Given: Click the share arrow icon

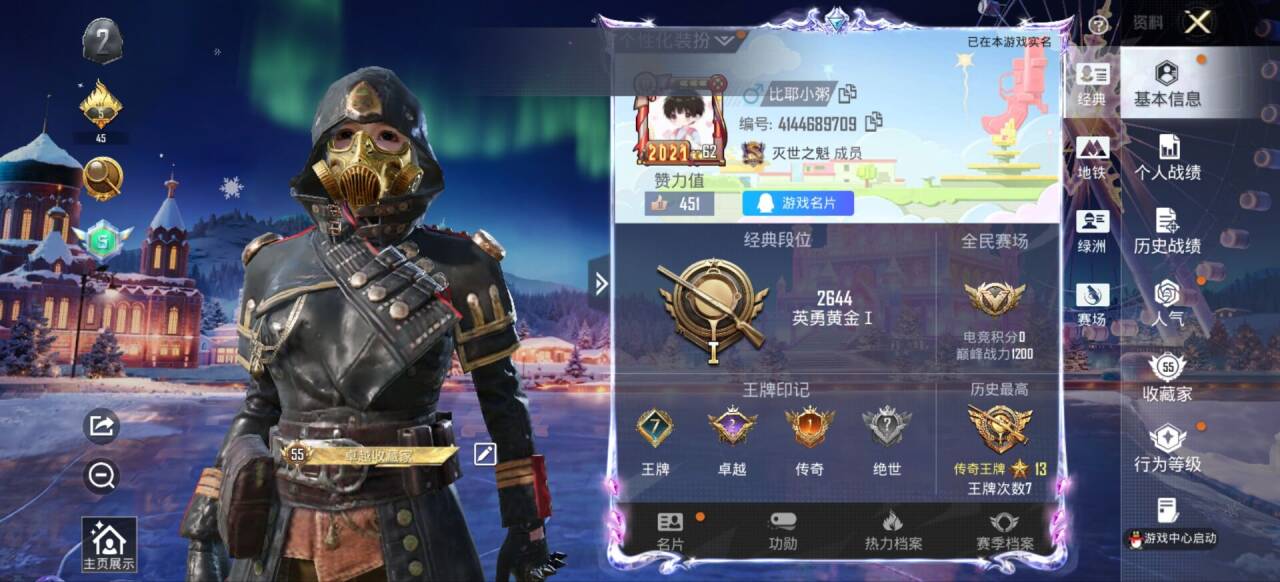Looking at the screenshot, I should pyautogui.click(x=102, y=427).
